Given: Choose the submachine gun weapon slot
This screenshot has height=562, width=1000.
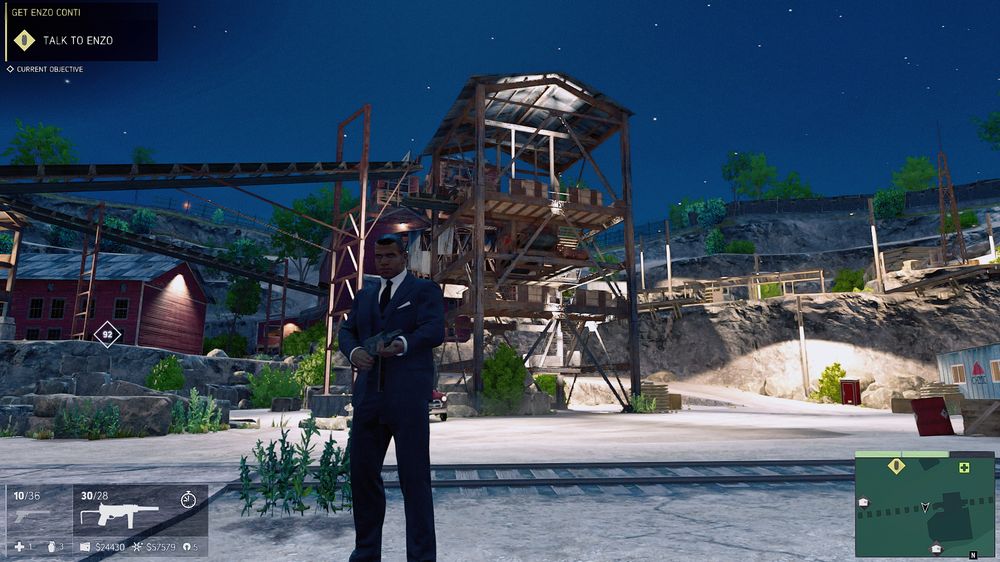Looking at the screenshot, I should point(119,515).
